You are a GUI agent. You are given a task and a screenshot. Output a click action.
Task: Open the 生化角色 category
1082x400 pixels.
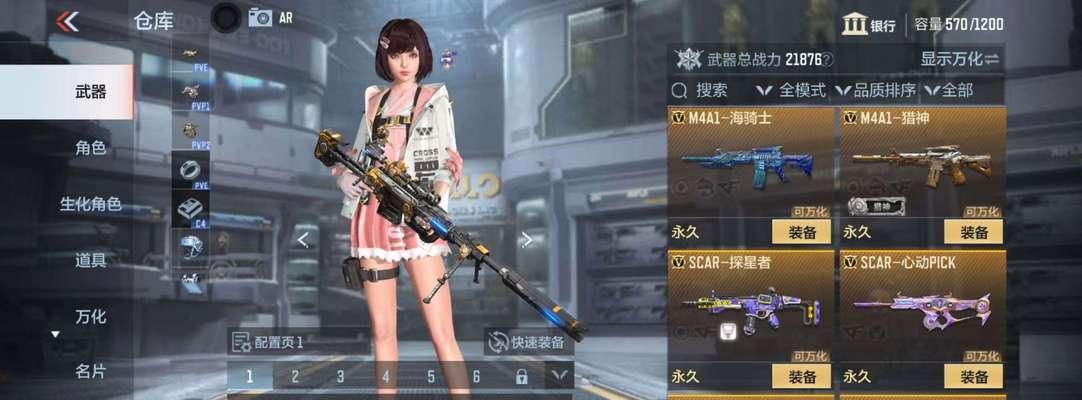coord(90,204)
